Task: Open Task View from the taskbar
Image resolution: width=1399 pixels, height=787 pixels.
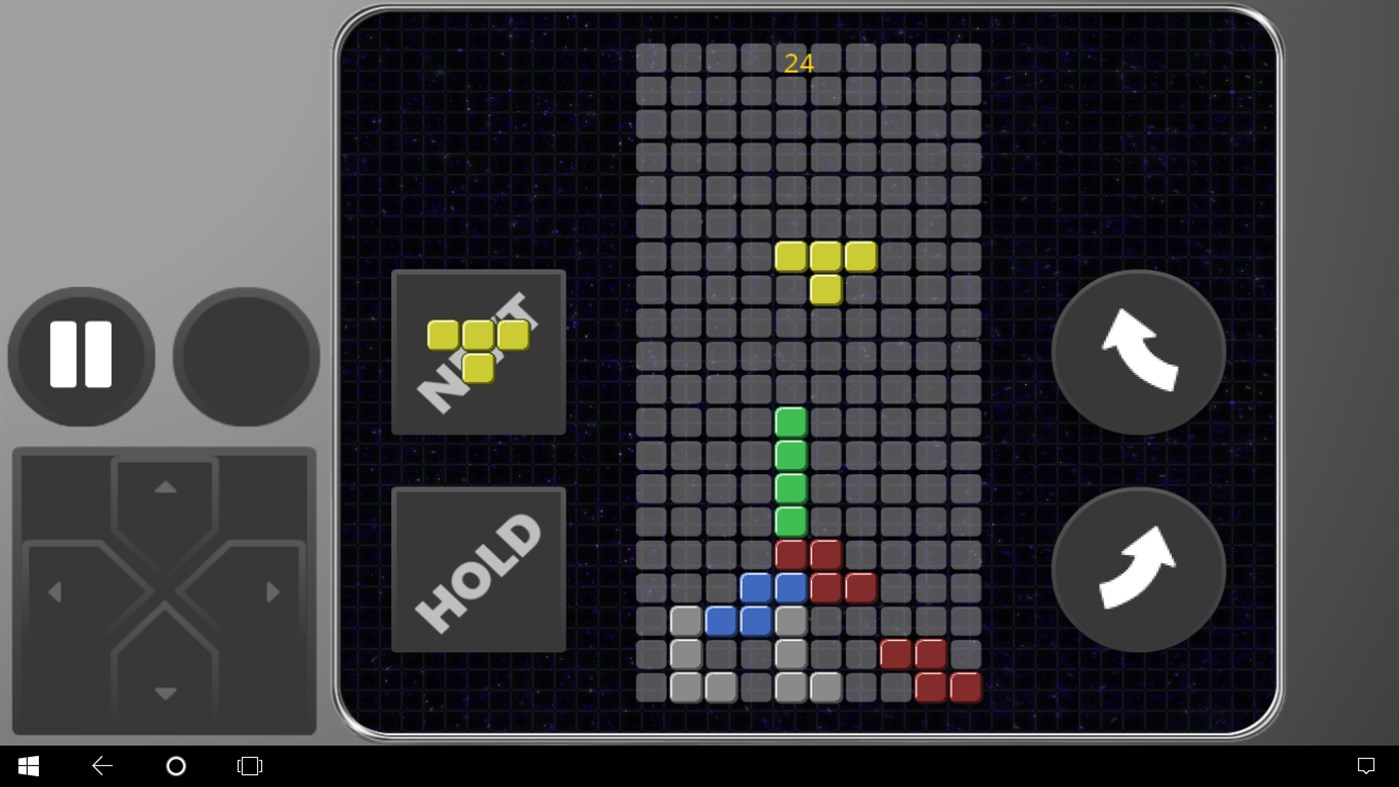Action: pos(248,765)
